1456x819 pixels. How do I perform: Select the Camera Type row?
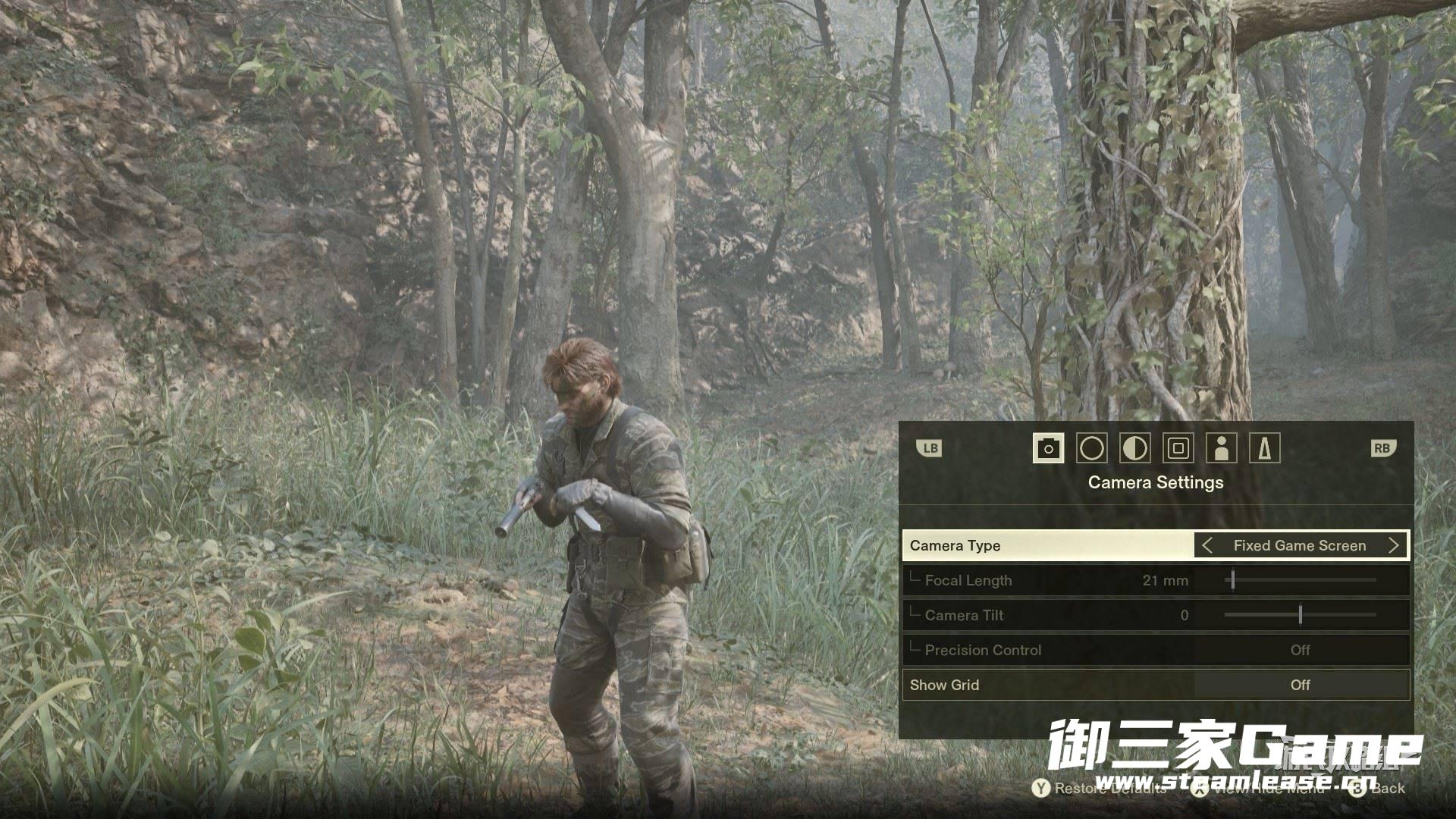(x=1046, y=545)
